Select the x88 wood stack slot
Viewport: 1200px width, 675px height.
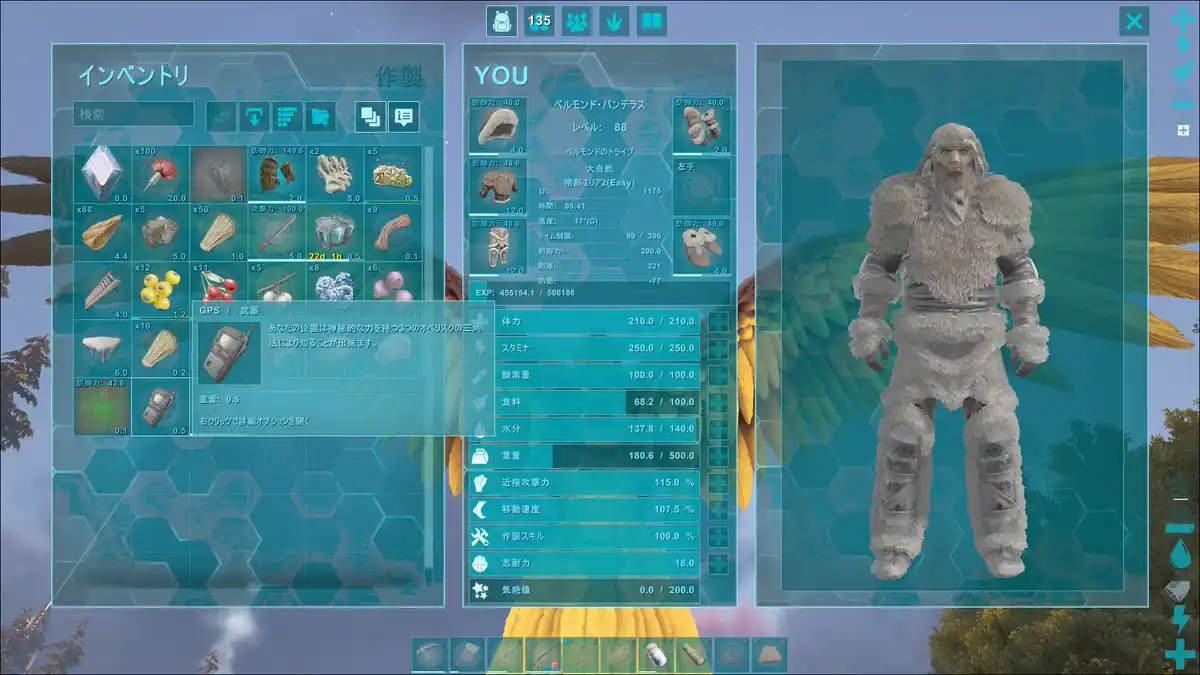102,233
